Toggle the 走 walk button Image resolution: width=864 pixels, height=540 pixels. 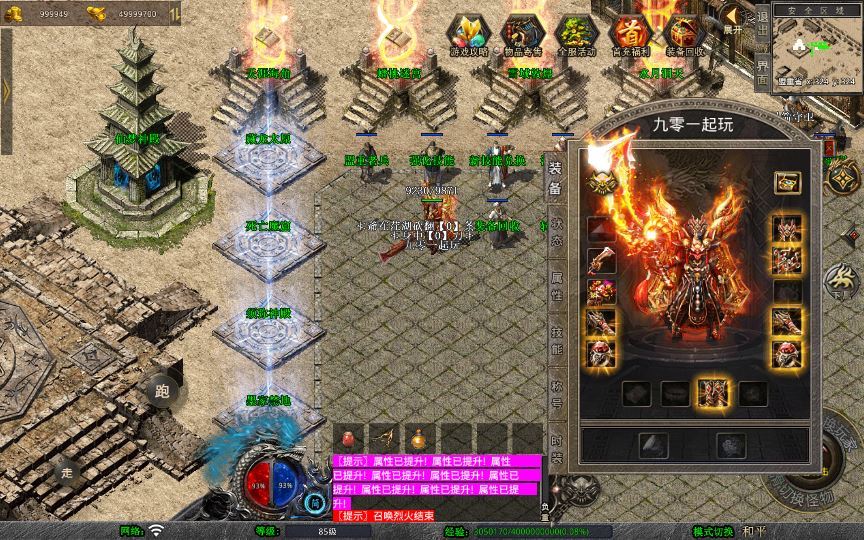click(68, 471)
